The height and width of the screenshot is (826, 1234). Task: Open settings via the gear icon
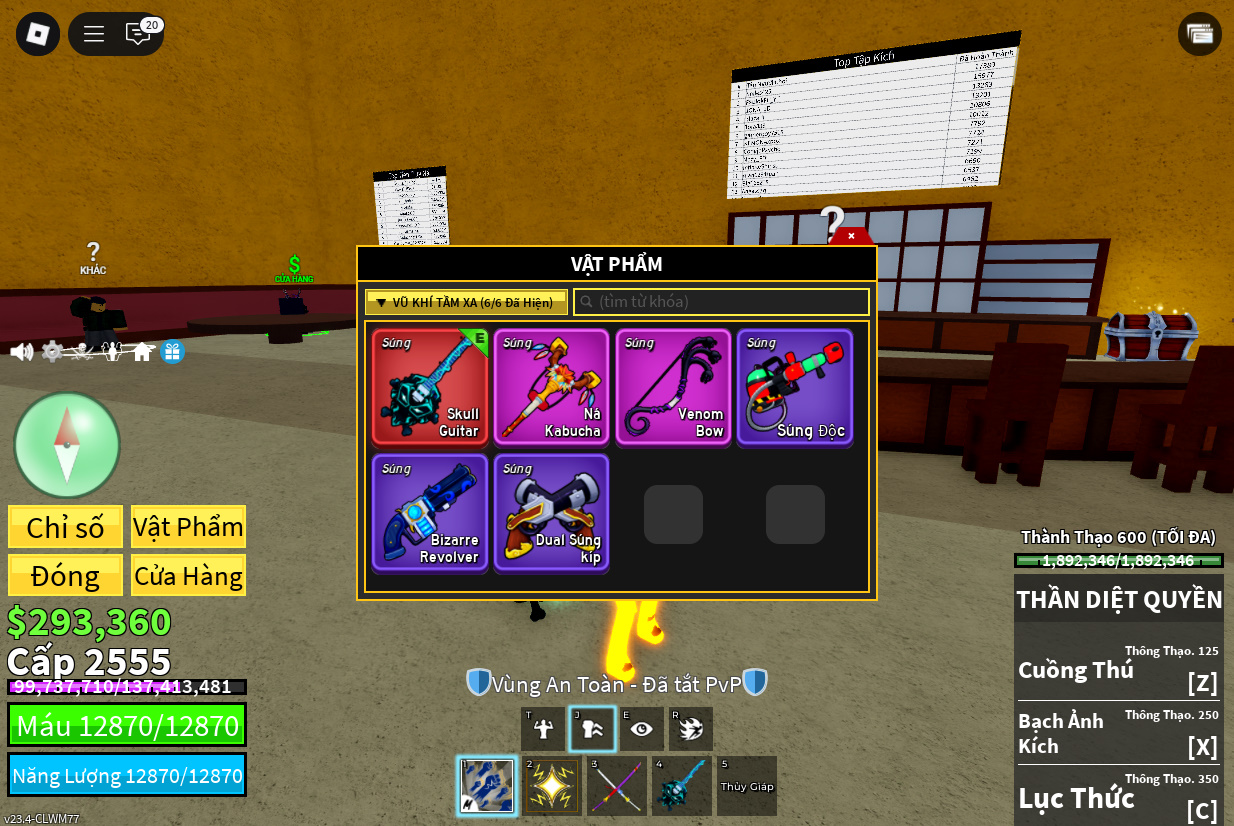(52, 352)
